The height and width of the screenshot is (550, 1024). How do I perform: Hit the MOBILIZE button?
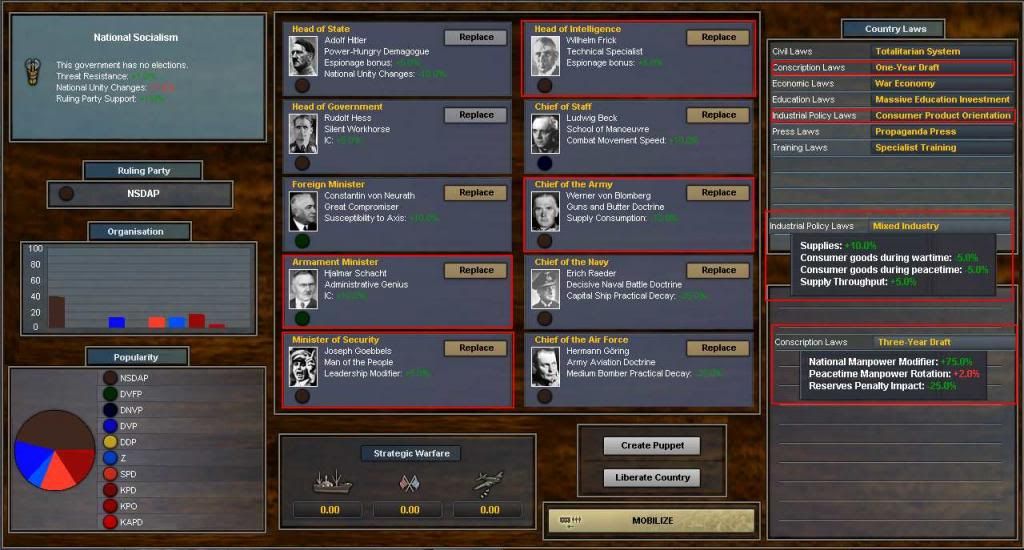point(651,521)
